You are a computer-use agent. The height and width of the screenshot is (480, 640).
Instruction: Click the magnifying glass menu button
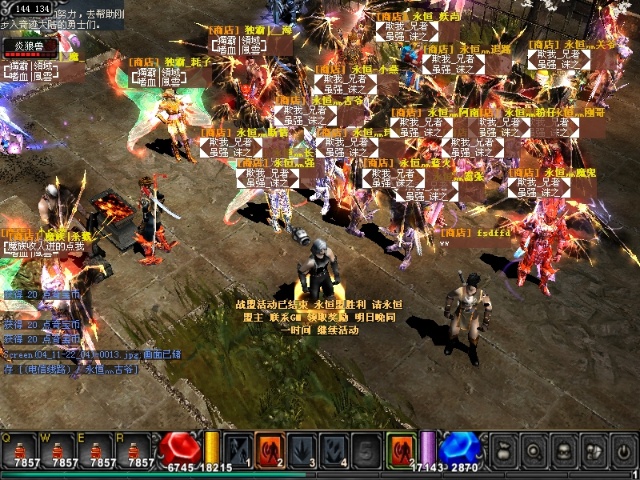pyautogui.click(x=536, y=450)
